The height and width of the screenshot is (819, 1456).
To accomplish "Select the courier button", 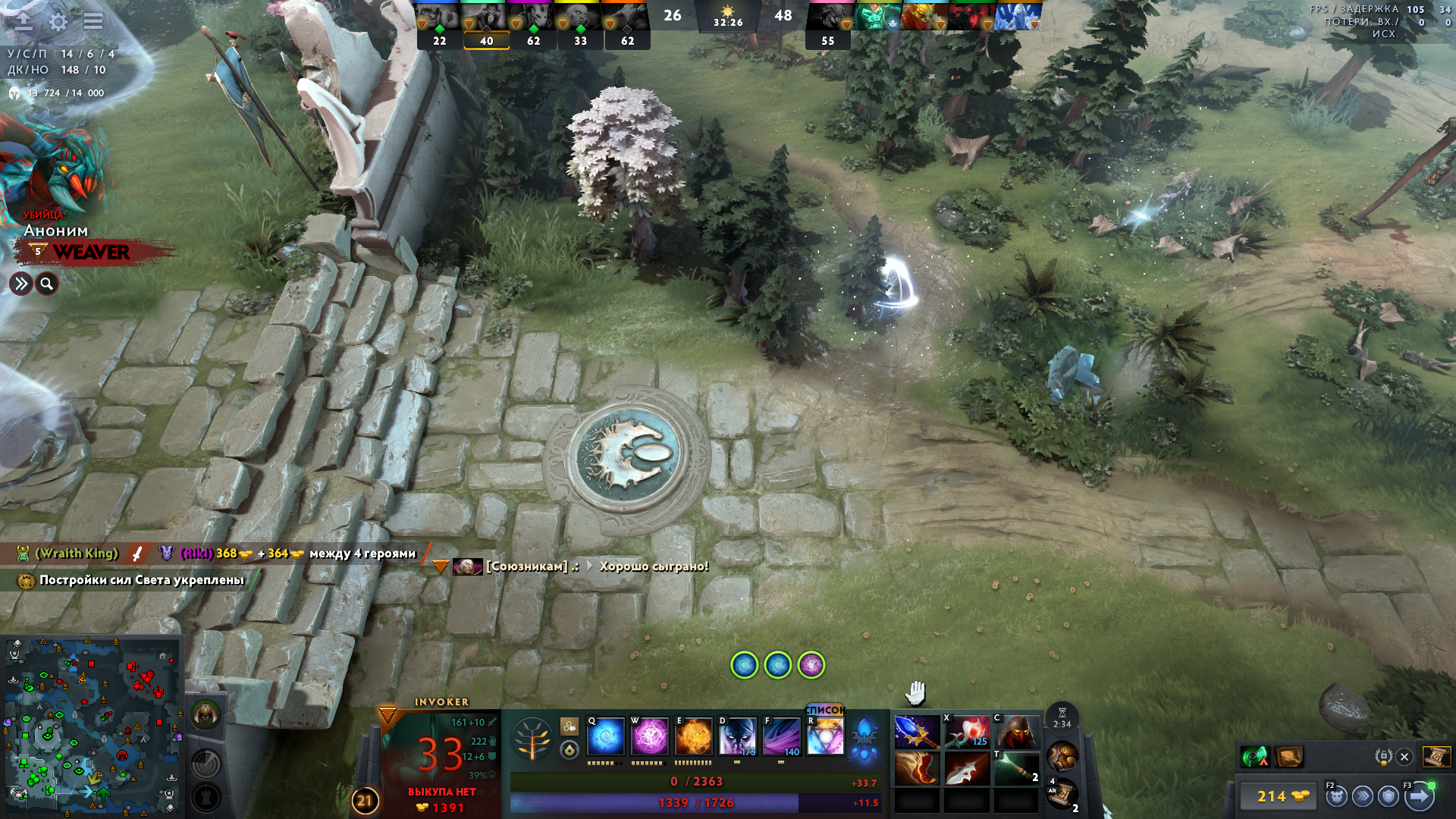I will click(x=1336, y=796).
